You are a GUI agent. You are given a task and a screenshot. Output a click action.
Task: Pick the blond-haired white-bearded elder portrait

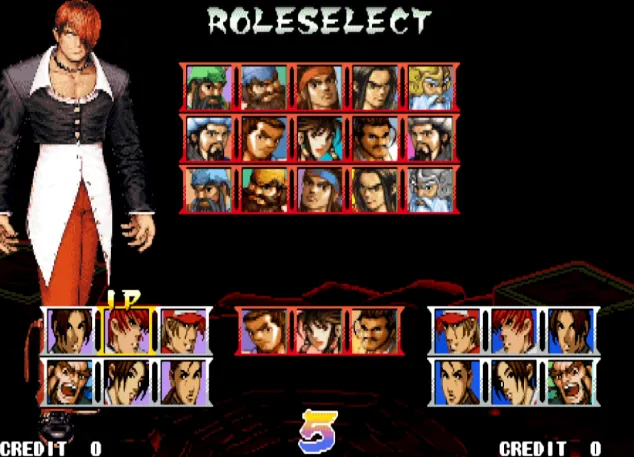[x=430, y=87]
